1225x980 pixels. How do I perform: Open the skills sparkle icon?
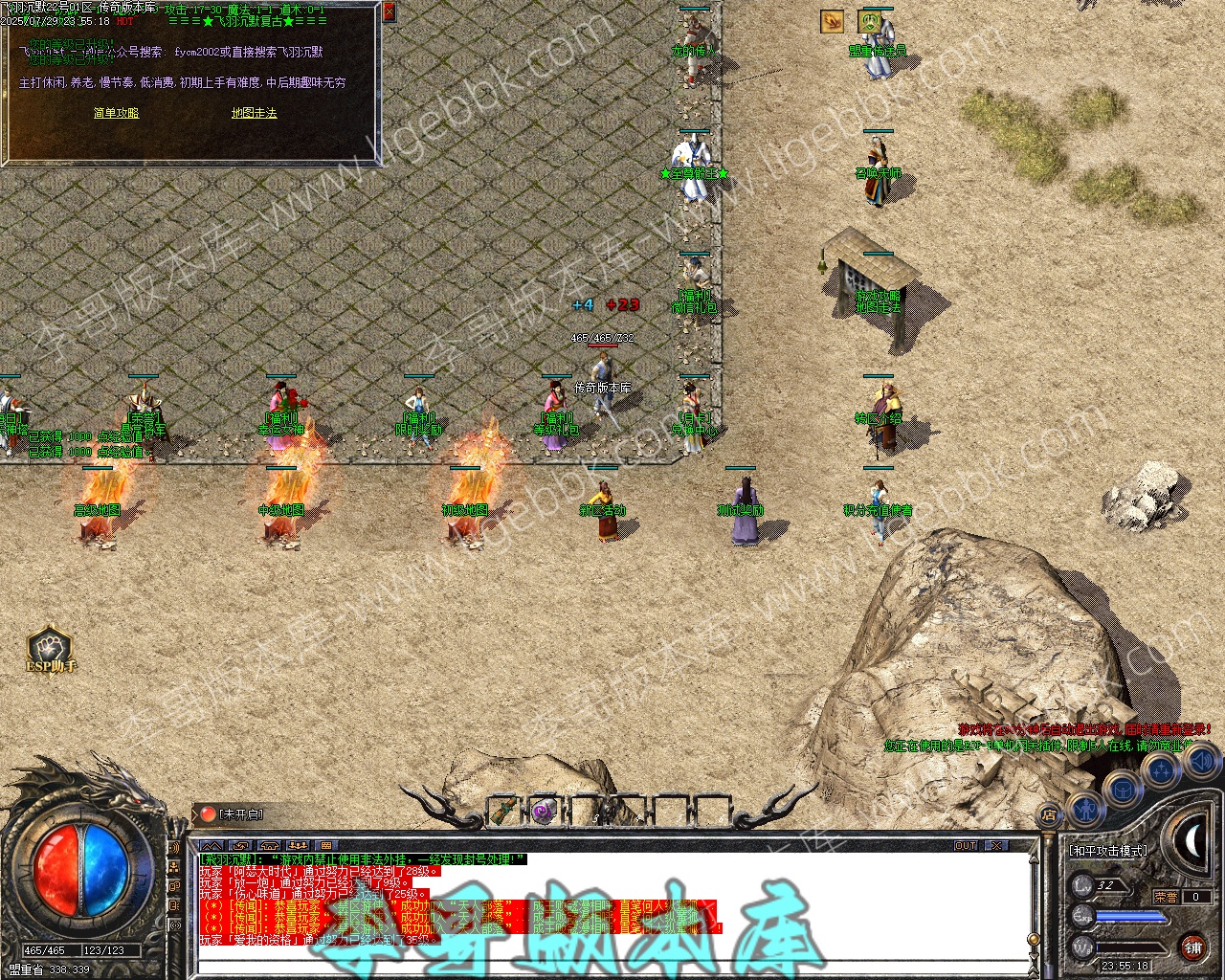(x=1161, y=769)
